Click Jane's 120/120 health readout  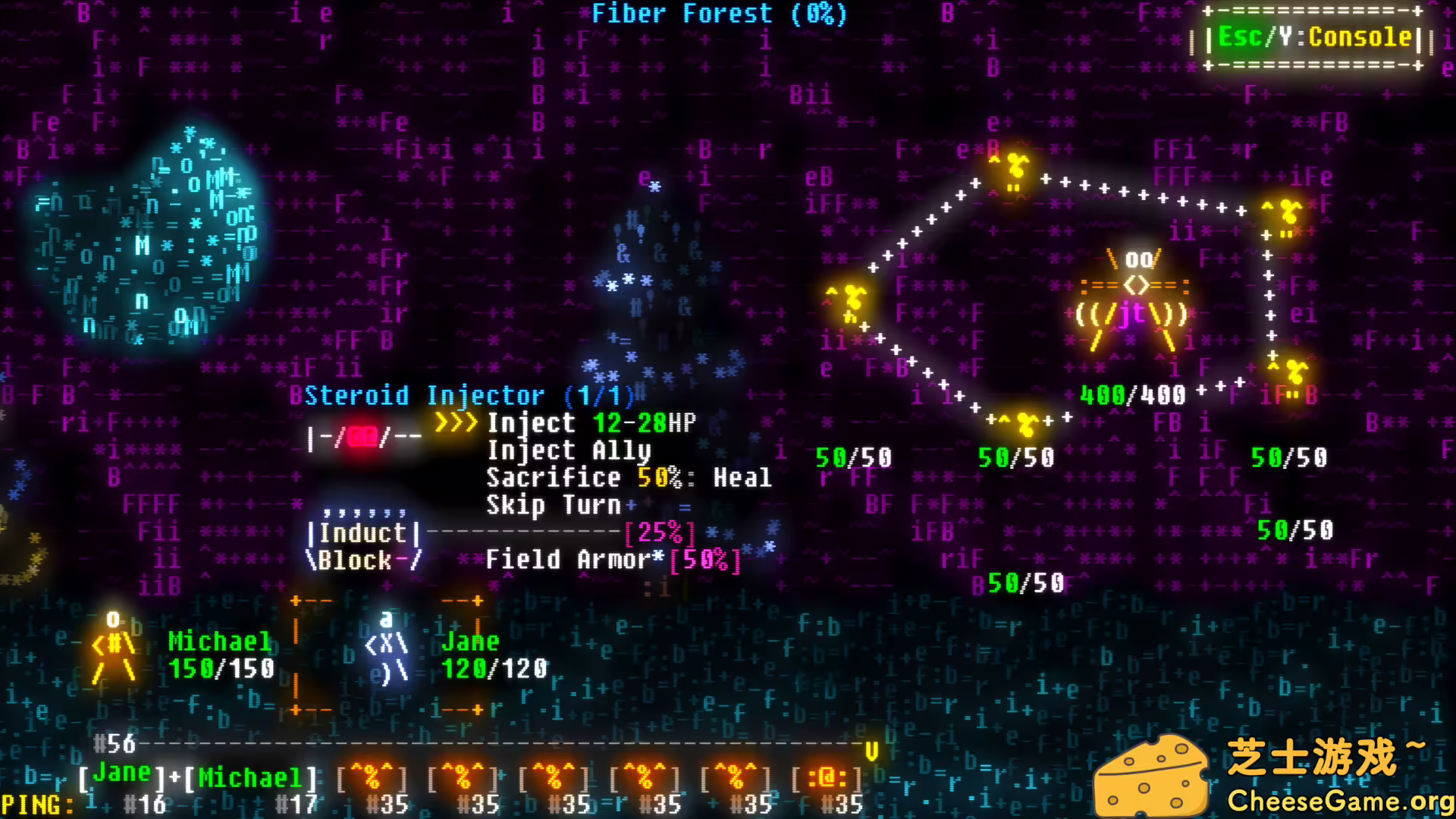click(x=494, y=670)
